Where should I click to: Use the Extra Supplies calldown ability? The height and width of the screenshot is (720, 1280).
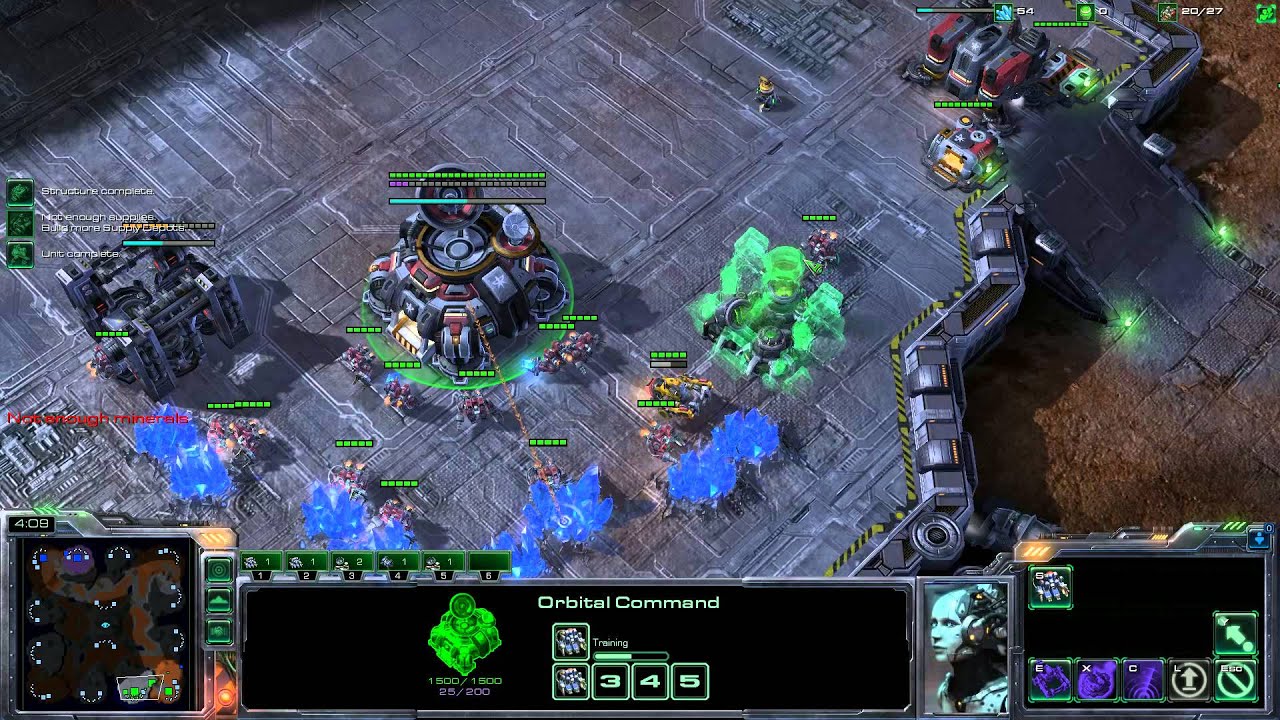coord(1097,680)
